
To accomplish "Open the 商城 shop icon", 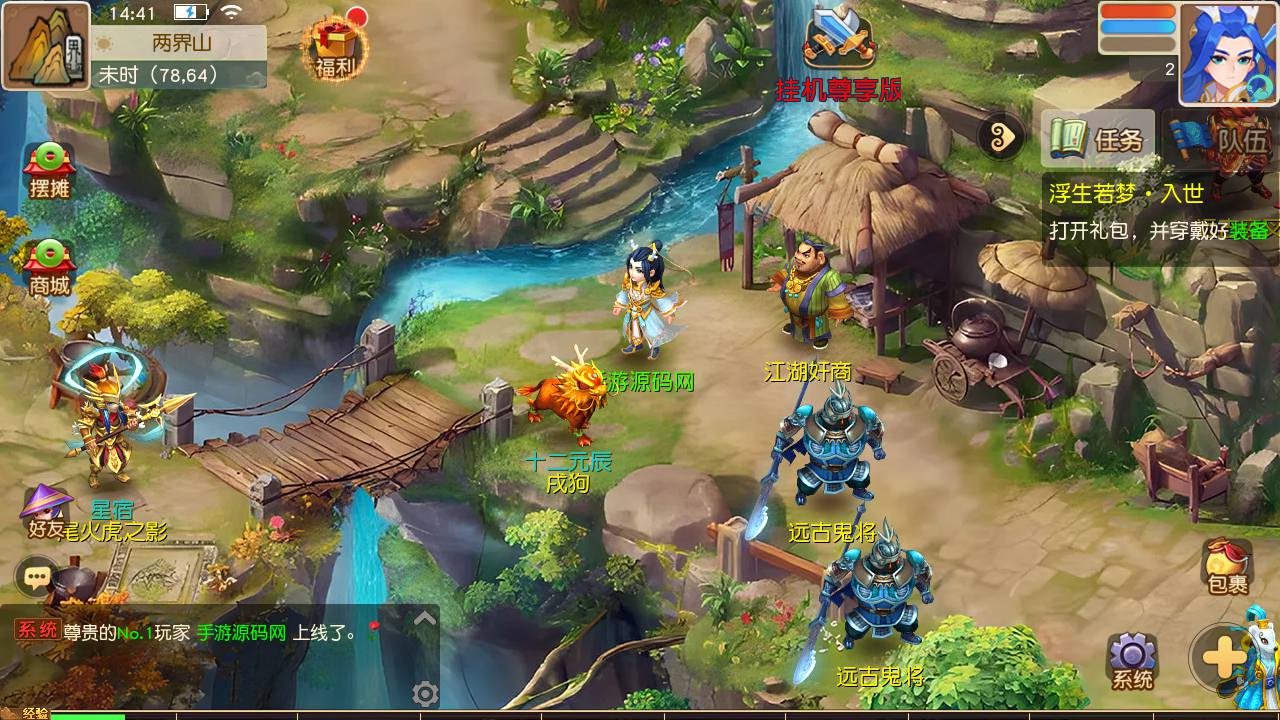I will click(x=49, y=267).
